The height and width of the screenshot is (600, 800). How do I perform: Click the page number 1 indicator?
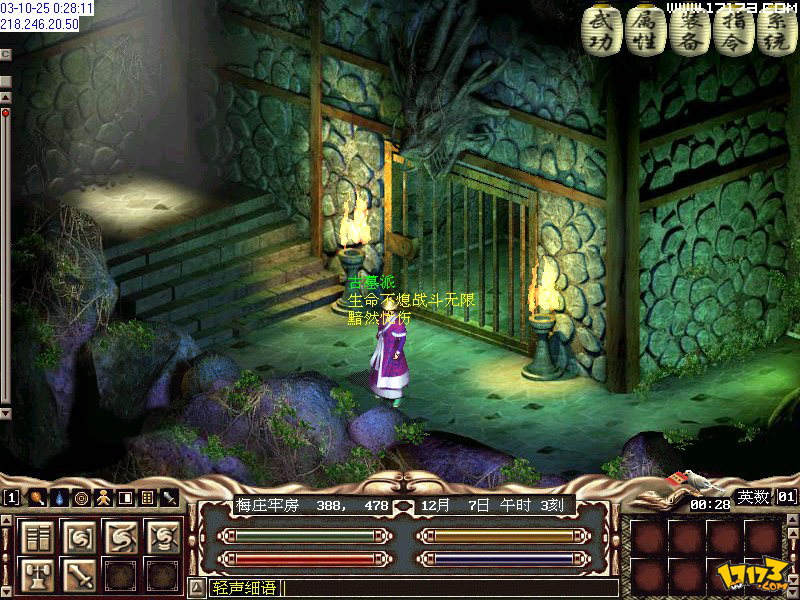point(11,497)
